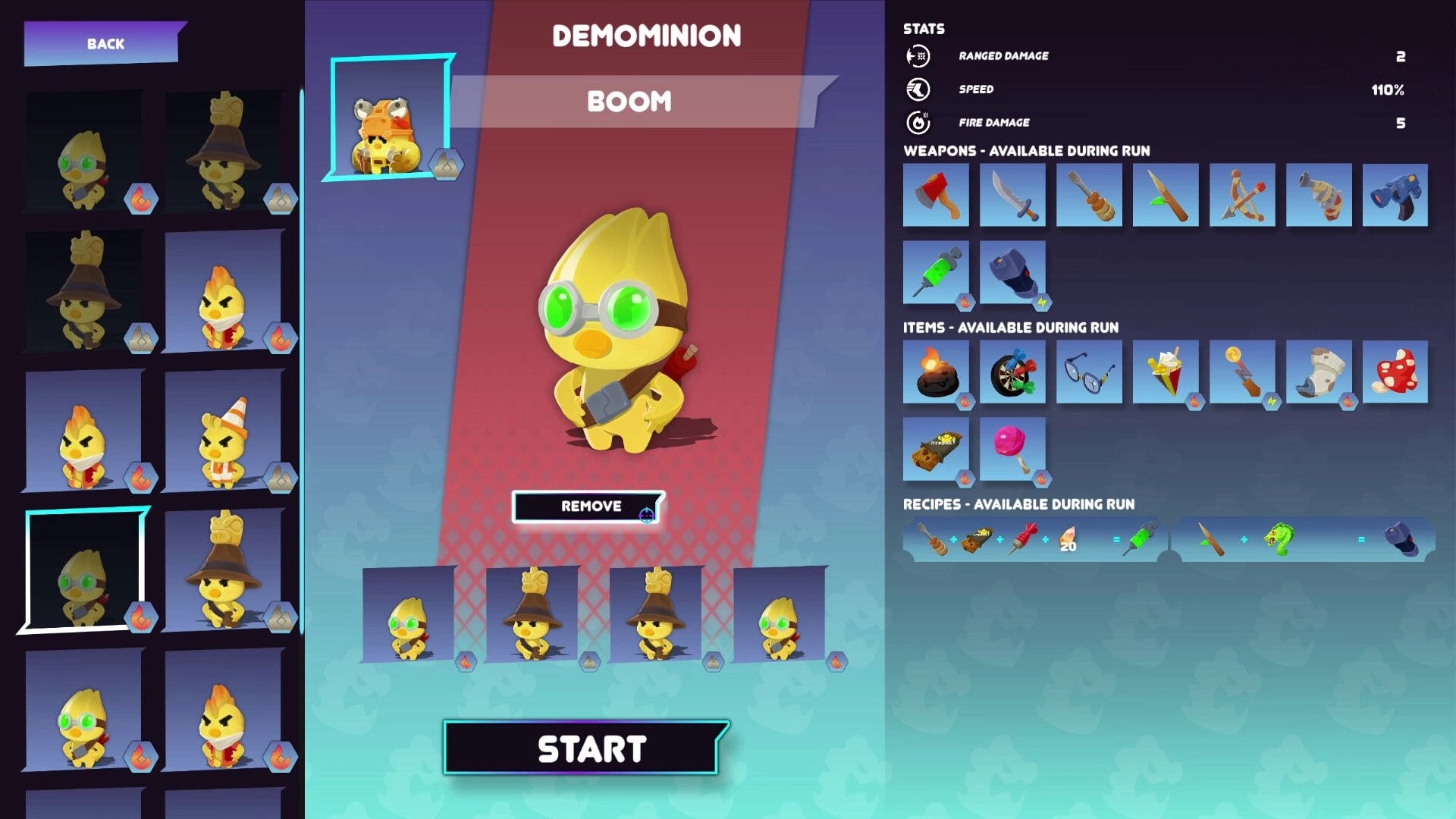
Task: Click the BACK button
Action: pos(106,43)
